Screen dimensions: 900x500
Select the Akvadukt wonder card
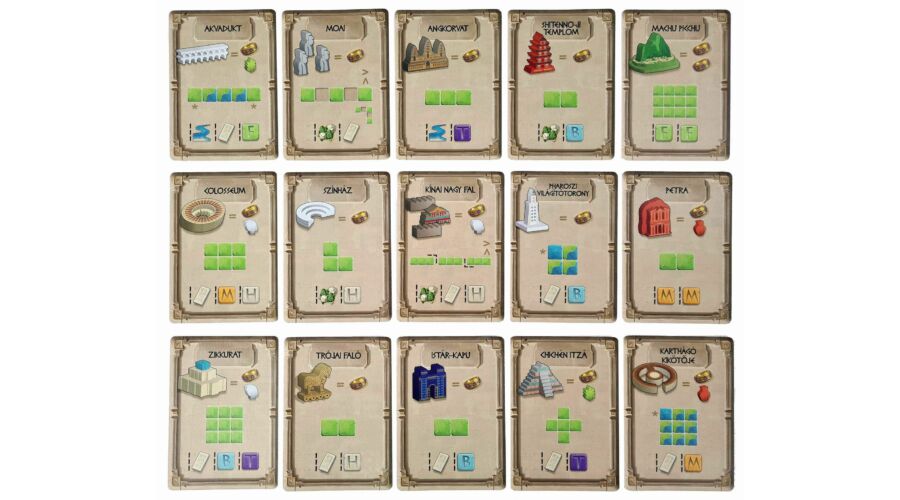223,85
